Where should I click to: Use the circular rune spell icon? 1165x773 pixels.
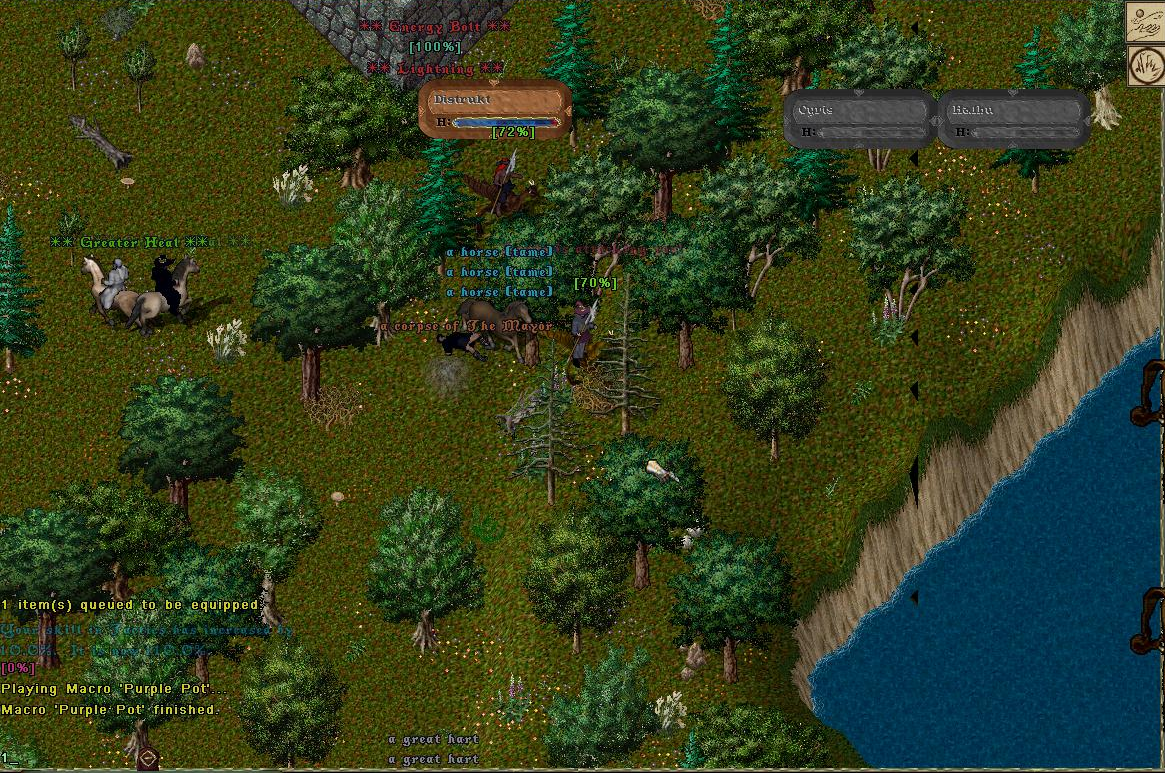tap(1144, 65)
